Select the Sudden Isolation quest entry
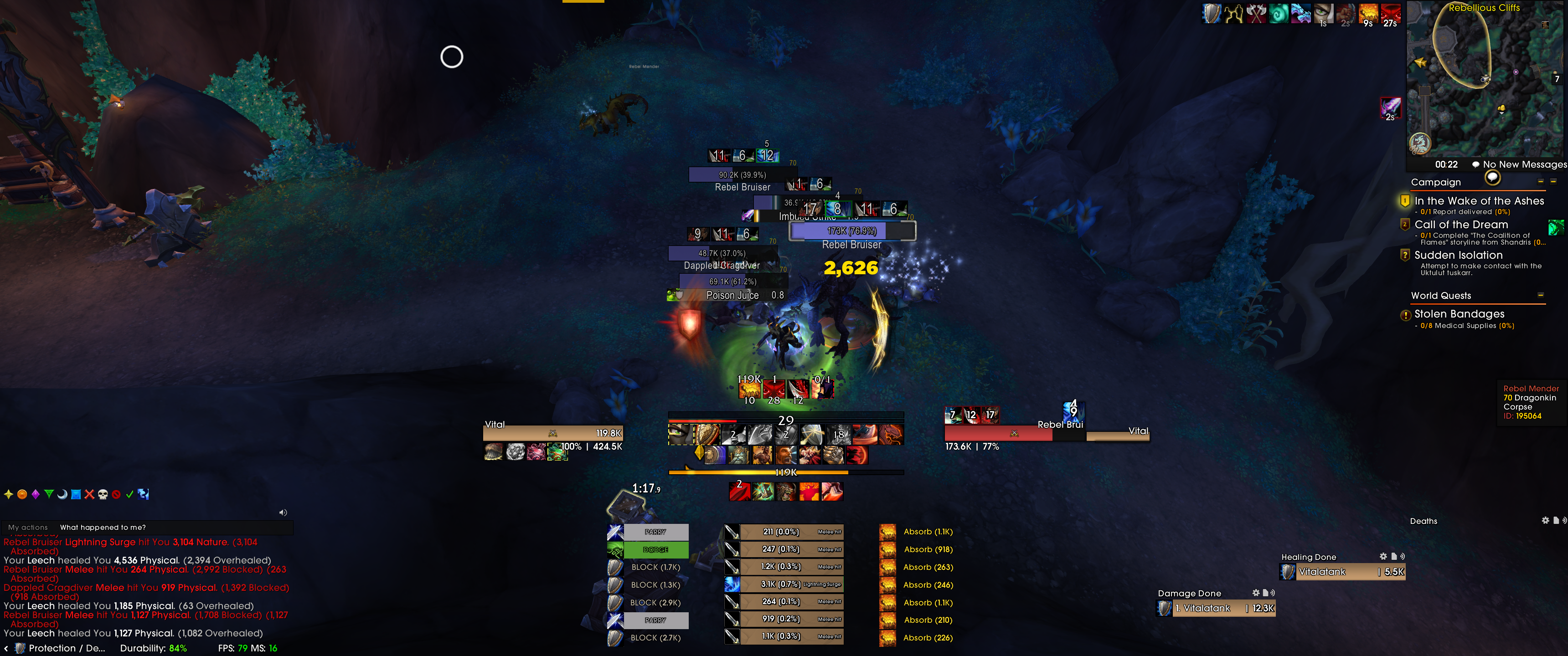This screenshot has height=656, width=1568. point(1458,255)
